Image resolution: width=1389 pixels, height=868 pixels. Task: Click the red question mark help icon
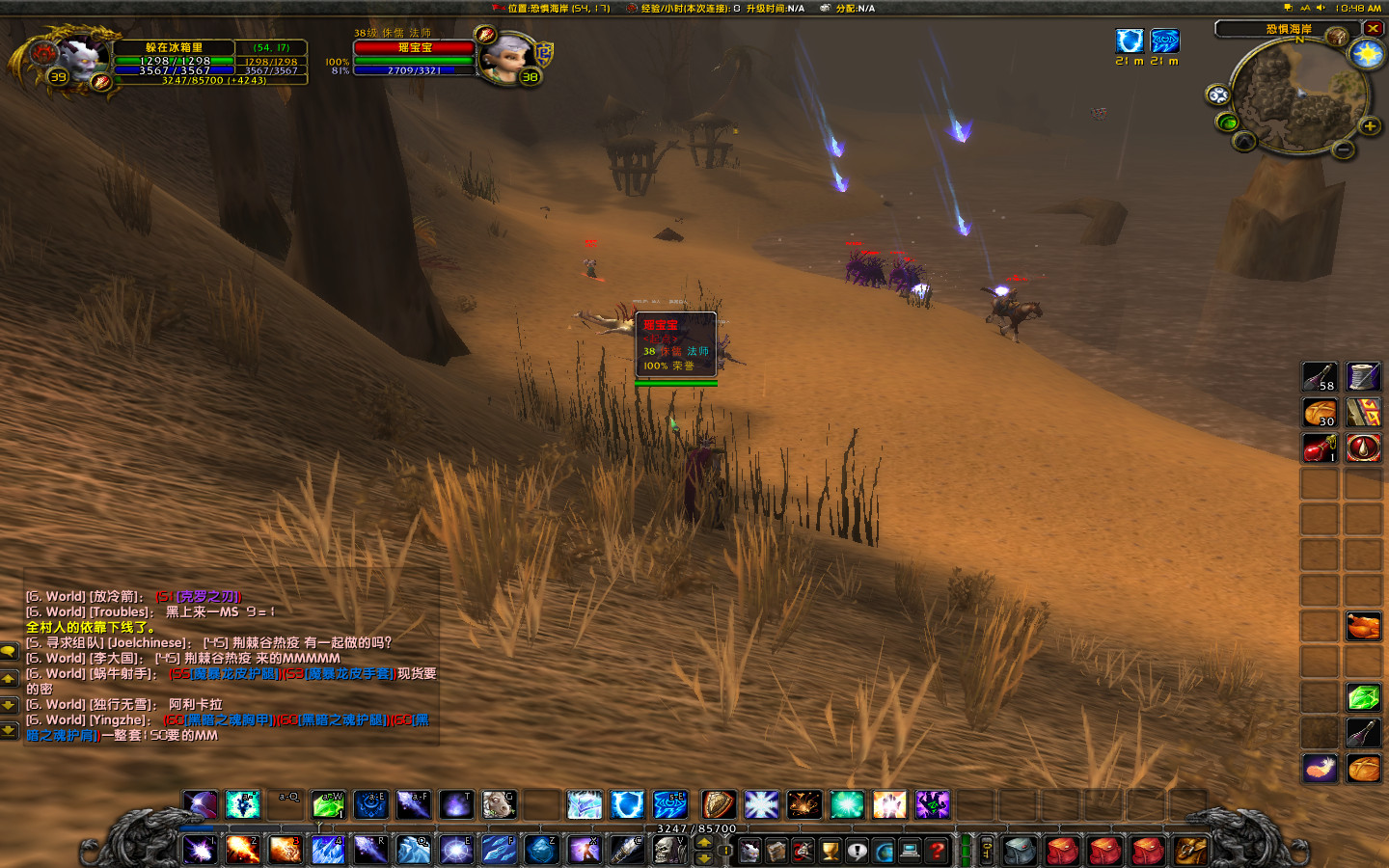(x=936, y=851)
